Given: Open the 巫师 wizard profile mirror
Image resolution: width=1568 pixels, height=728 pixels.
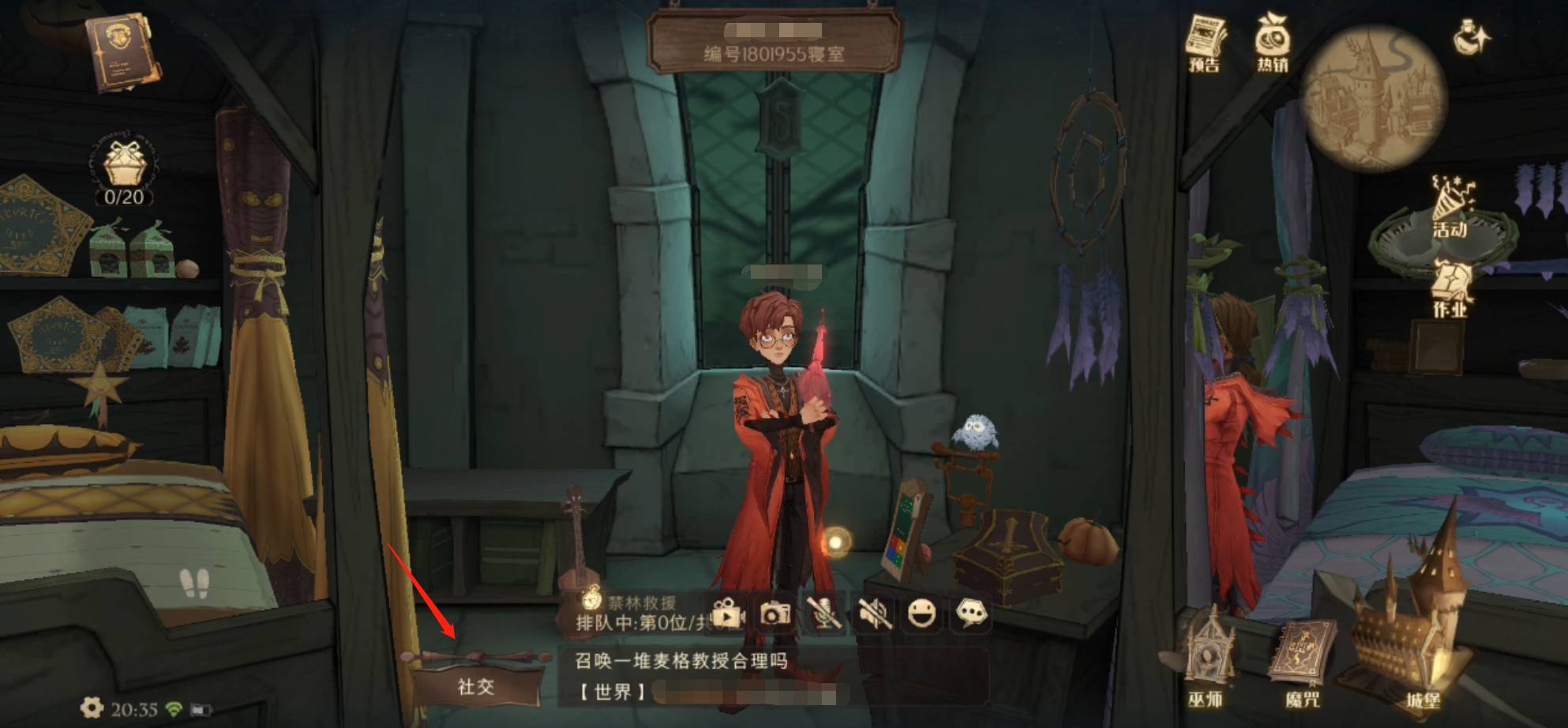Looking at the screenshot, I should tap(1210, 659).
